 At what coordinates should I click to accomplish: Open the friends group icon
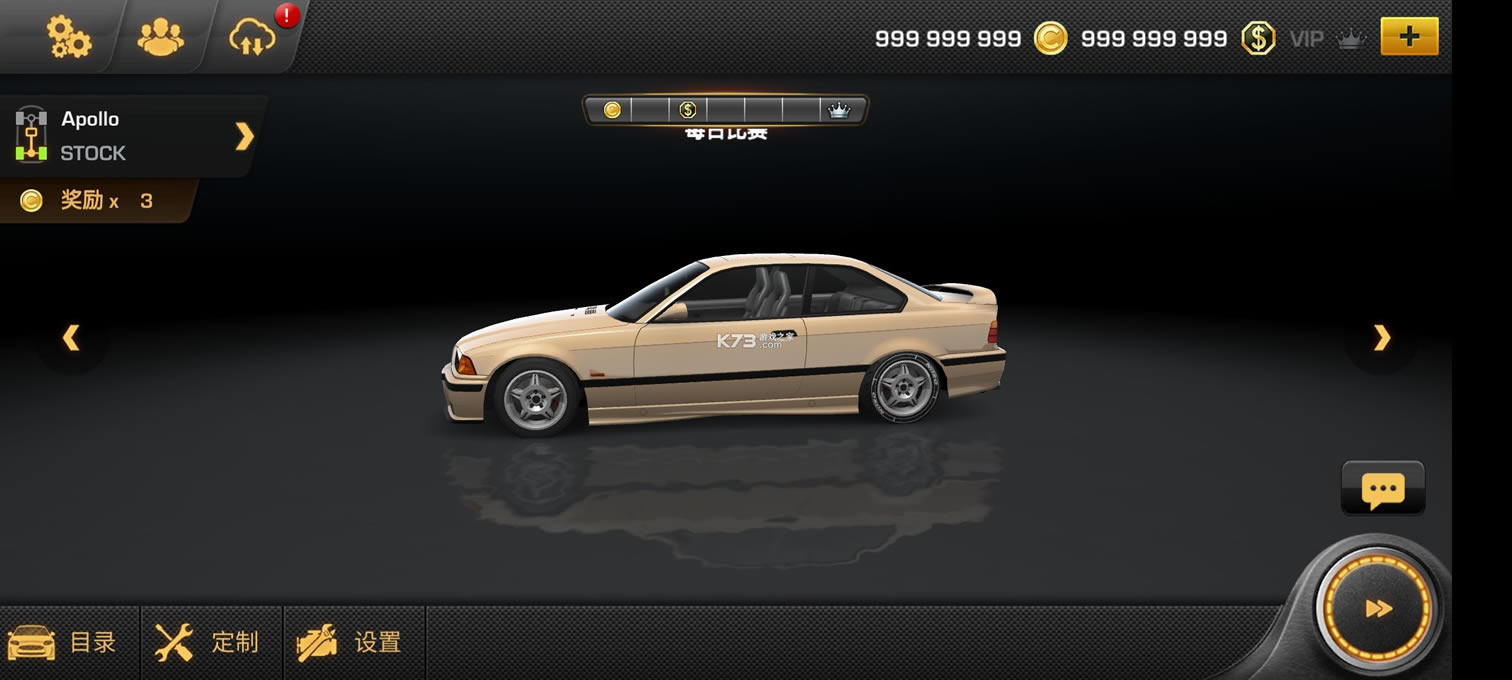coord(160,38)
